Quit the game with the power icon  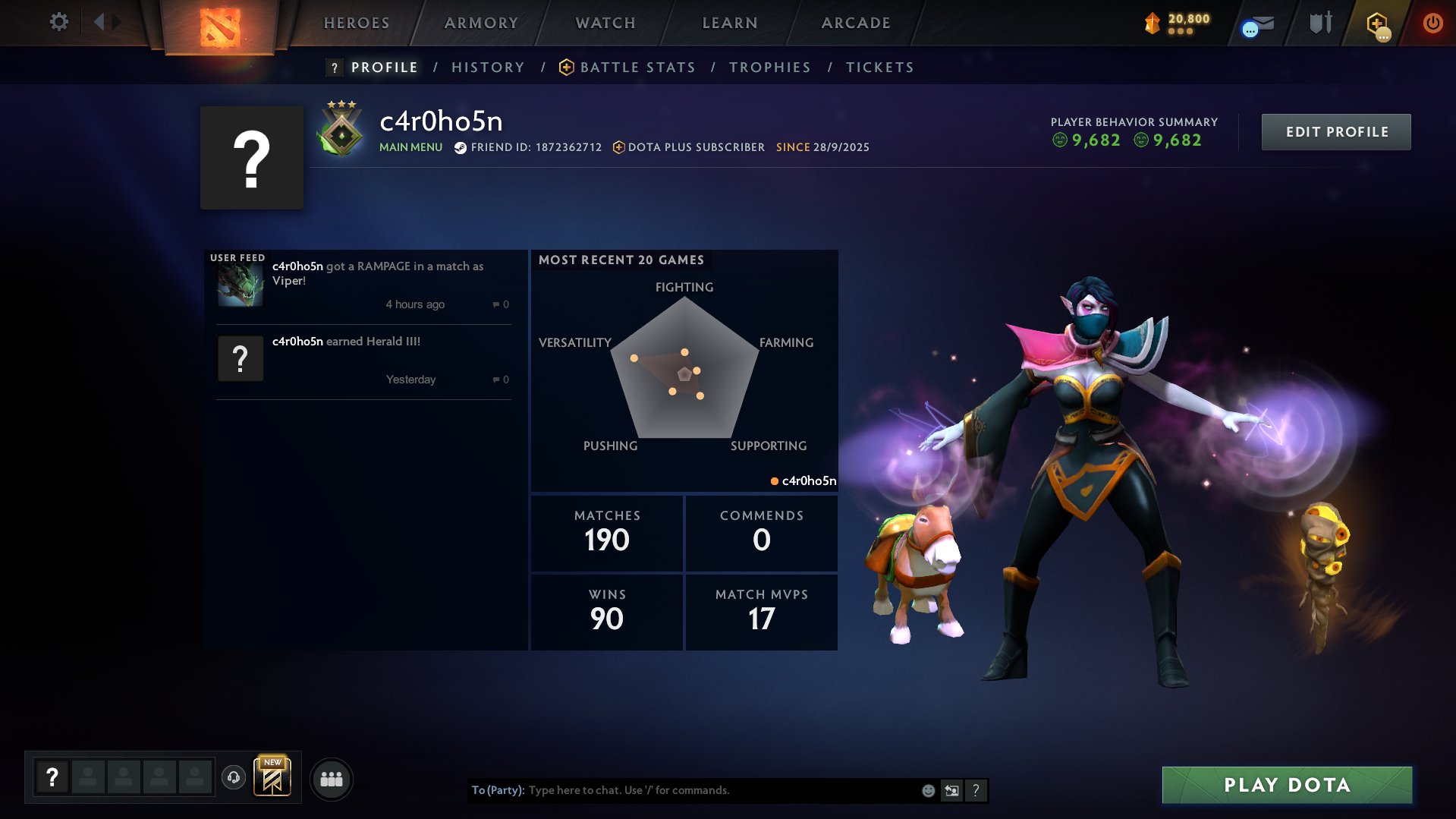coord(1432,23)
